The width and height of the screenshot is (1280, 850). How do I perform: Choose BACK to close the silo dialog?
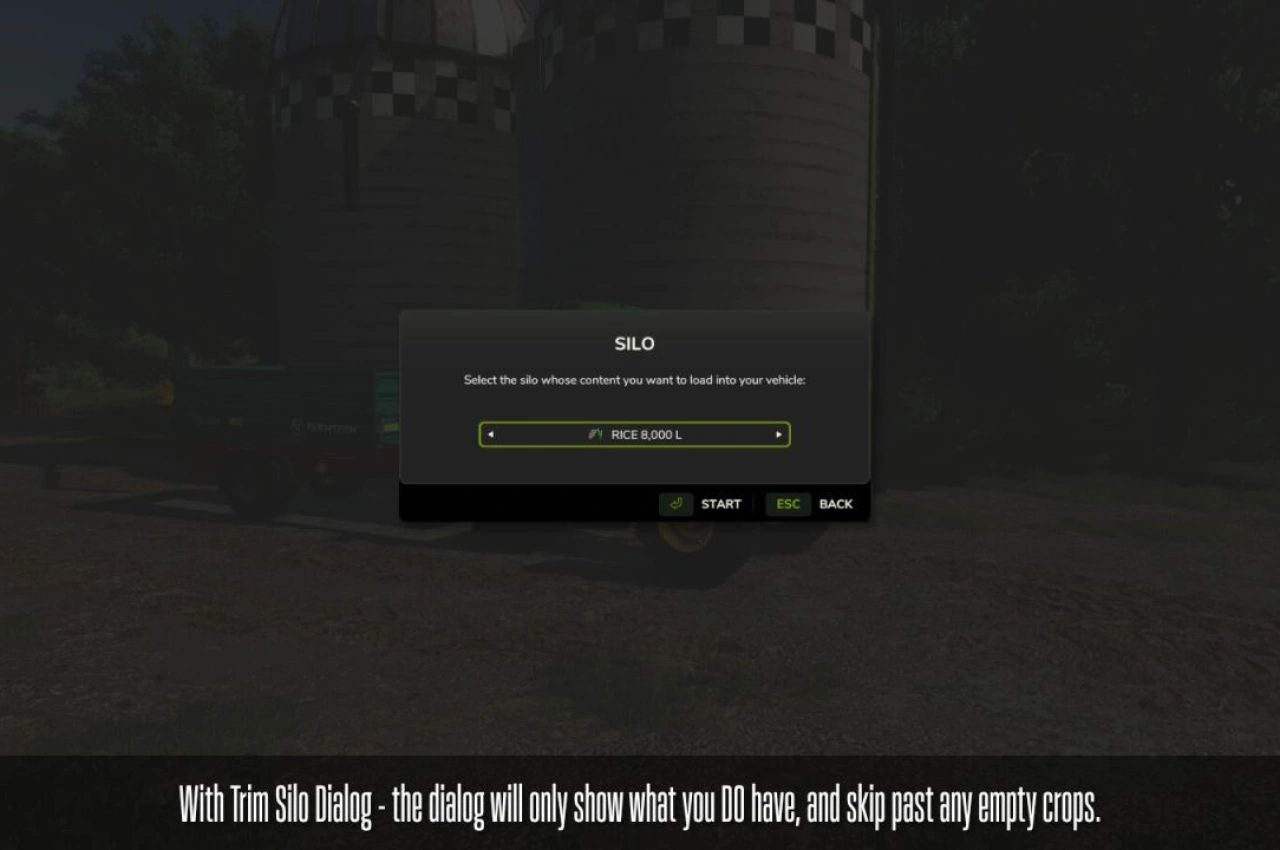coord(836,504)
